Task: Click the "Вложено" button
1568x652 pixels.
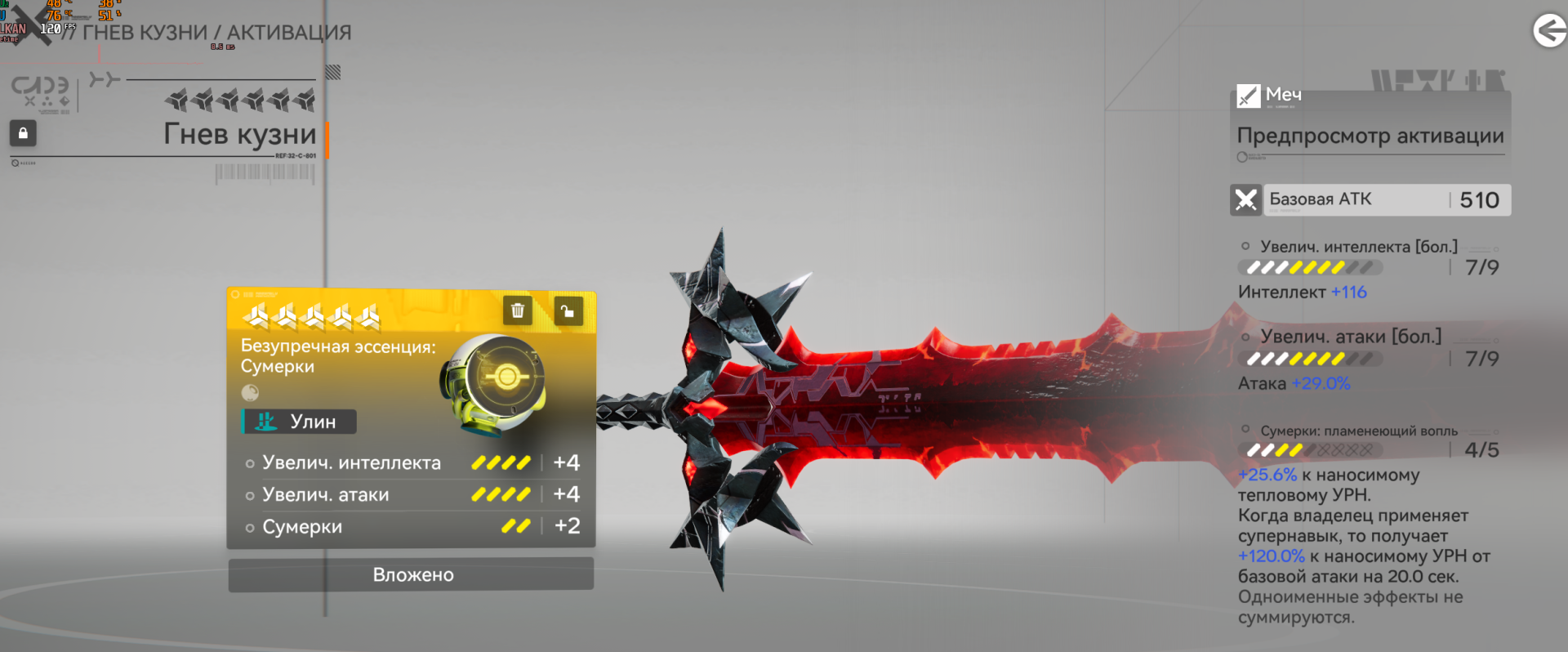Action: click(x=412, y=574)
